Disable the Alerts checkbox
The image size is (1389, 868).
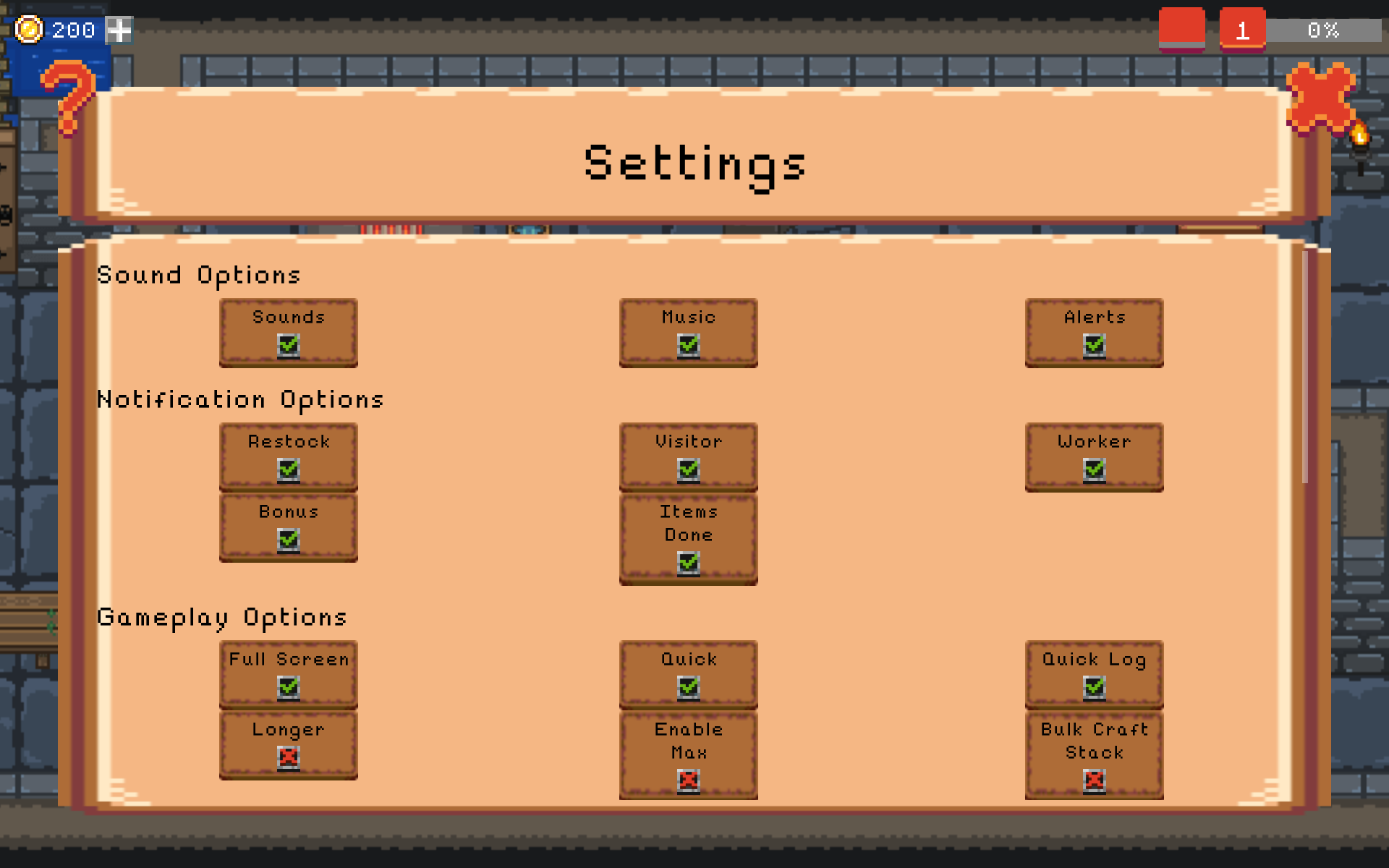[x=1094, y=346]
